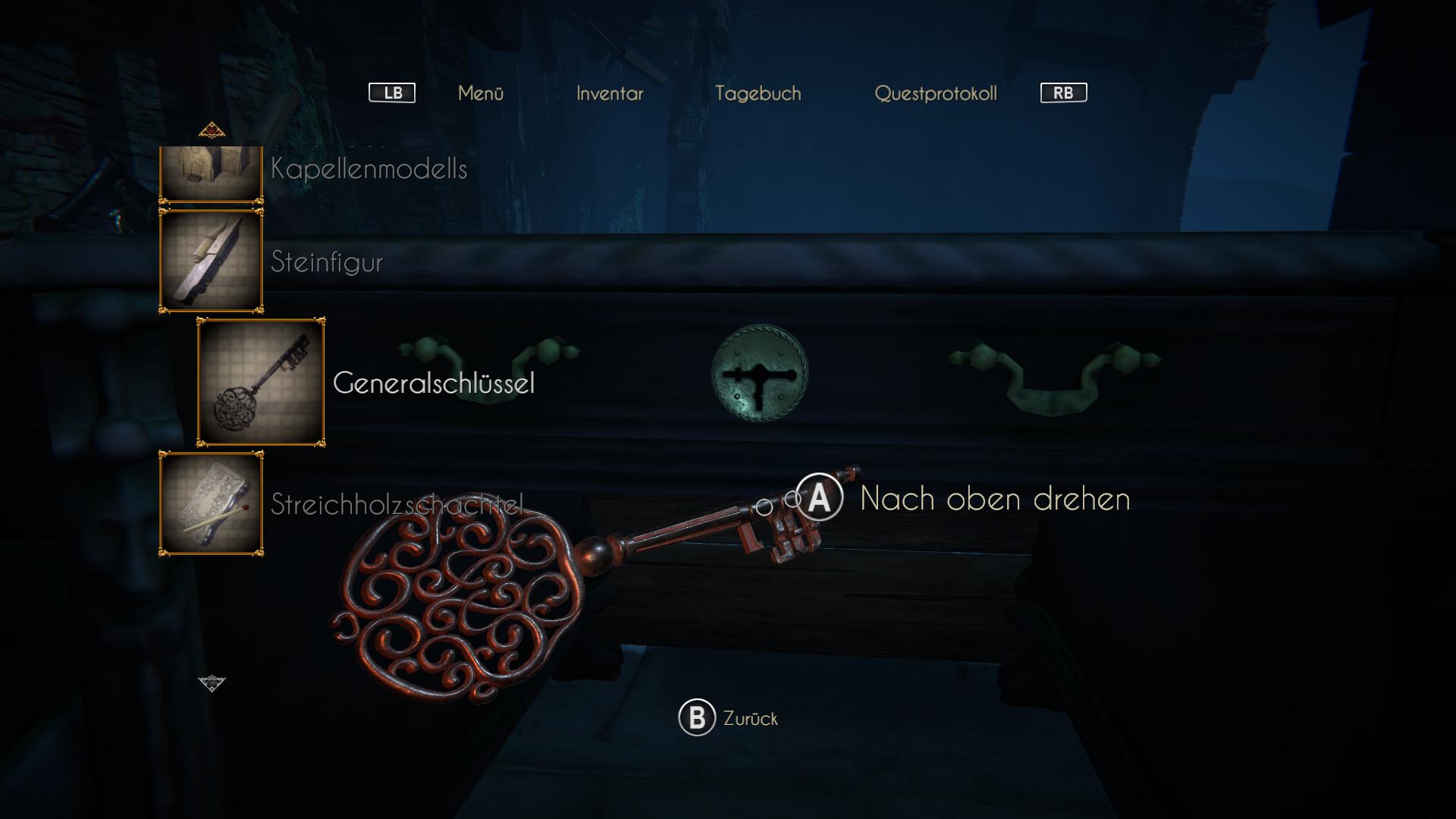
Task: Open the Inventar menu entry
Action: (x=609, y=93)
